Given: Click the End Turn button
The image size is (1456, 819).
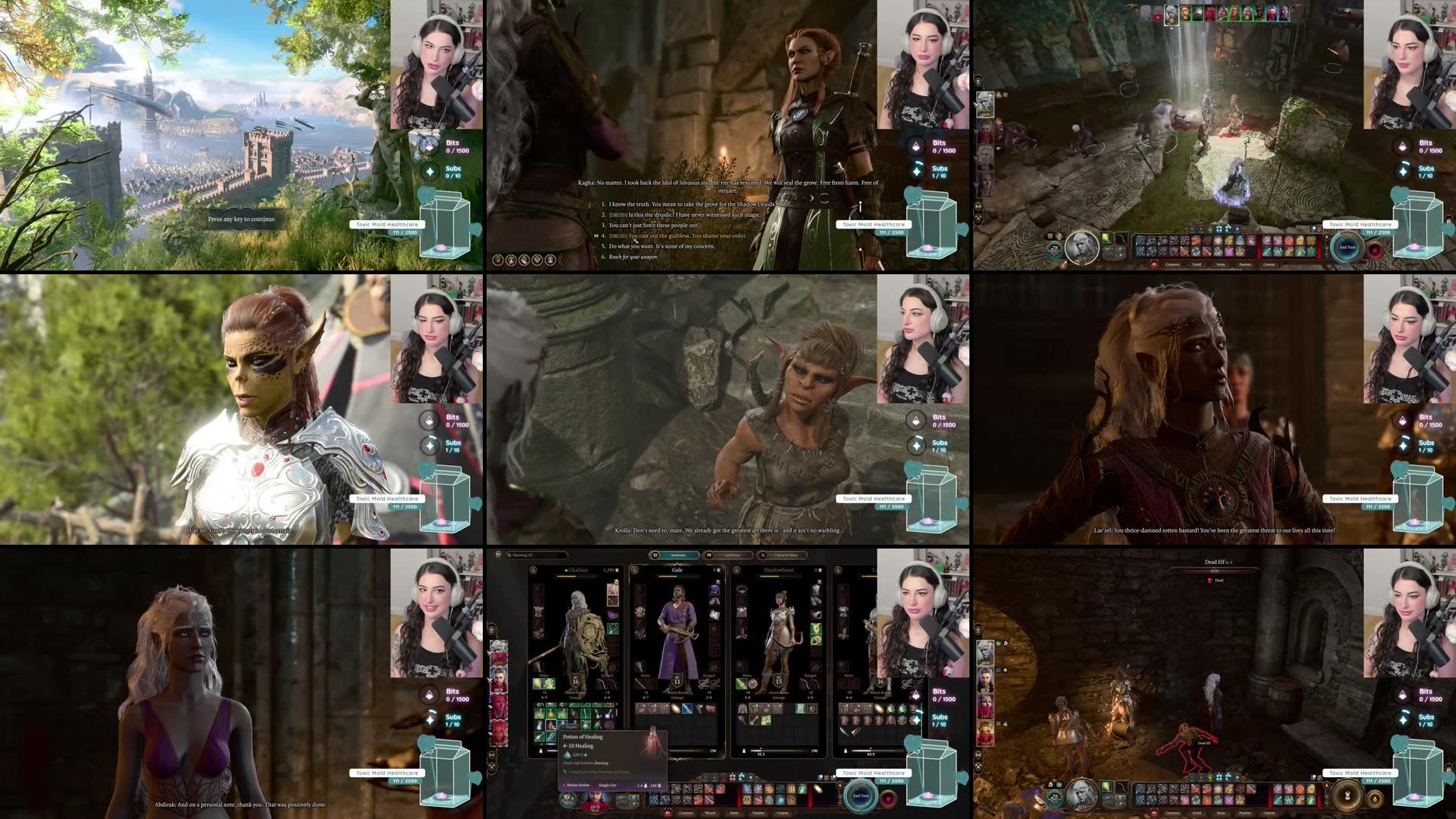Looking at the screenshot, I should tap(861, 795).
